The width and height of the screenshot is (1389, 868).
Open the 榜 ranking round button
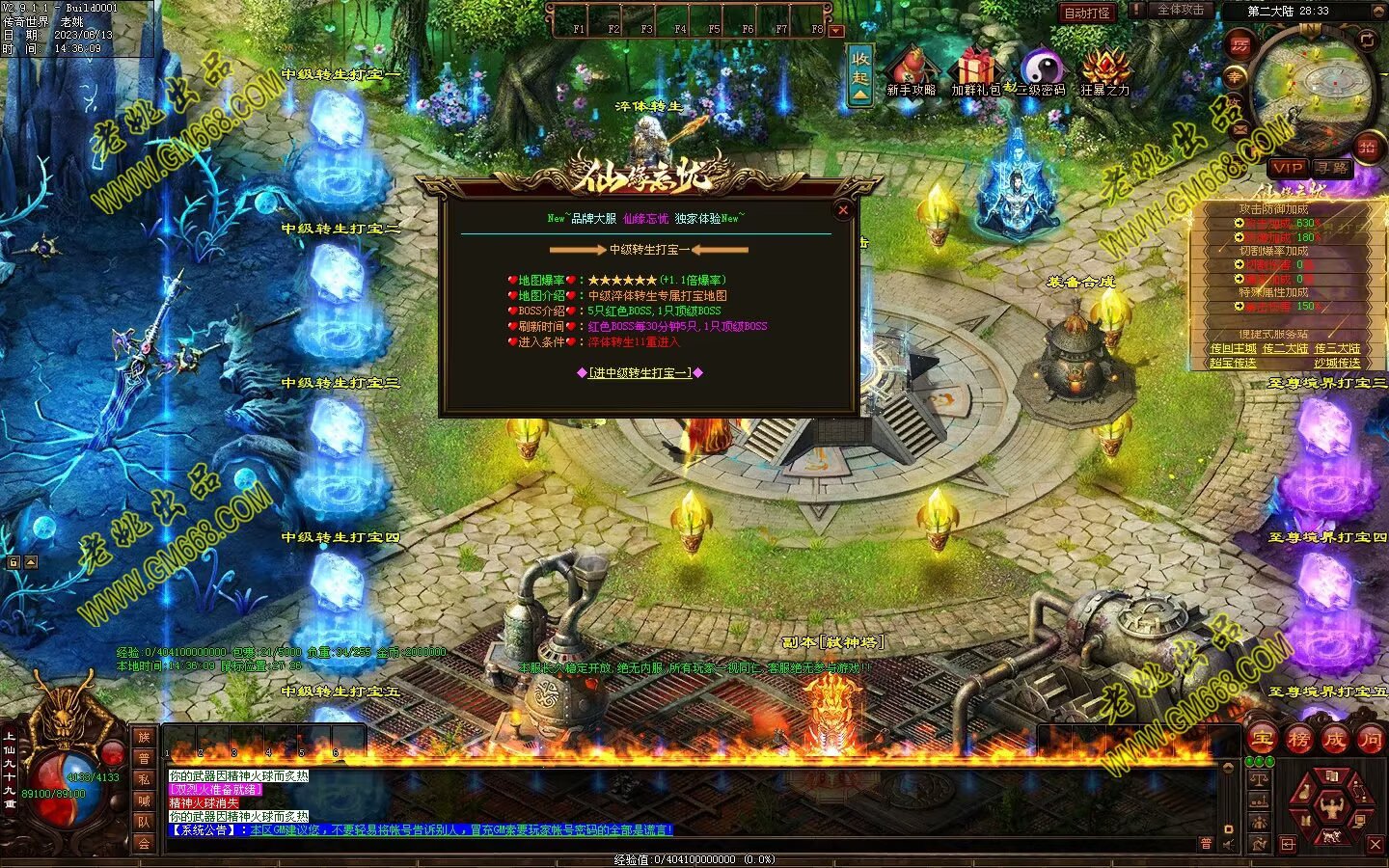point(1298,740)
